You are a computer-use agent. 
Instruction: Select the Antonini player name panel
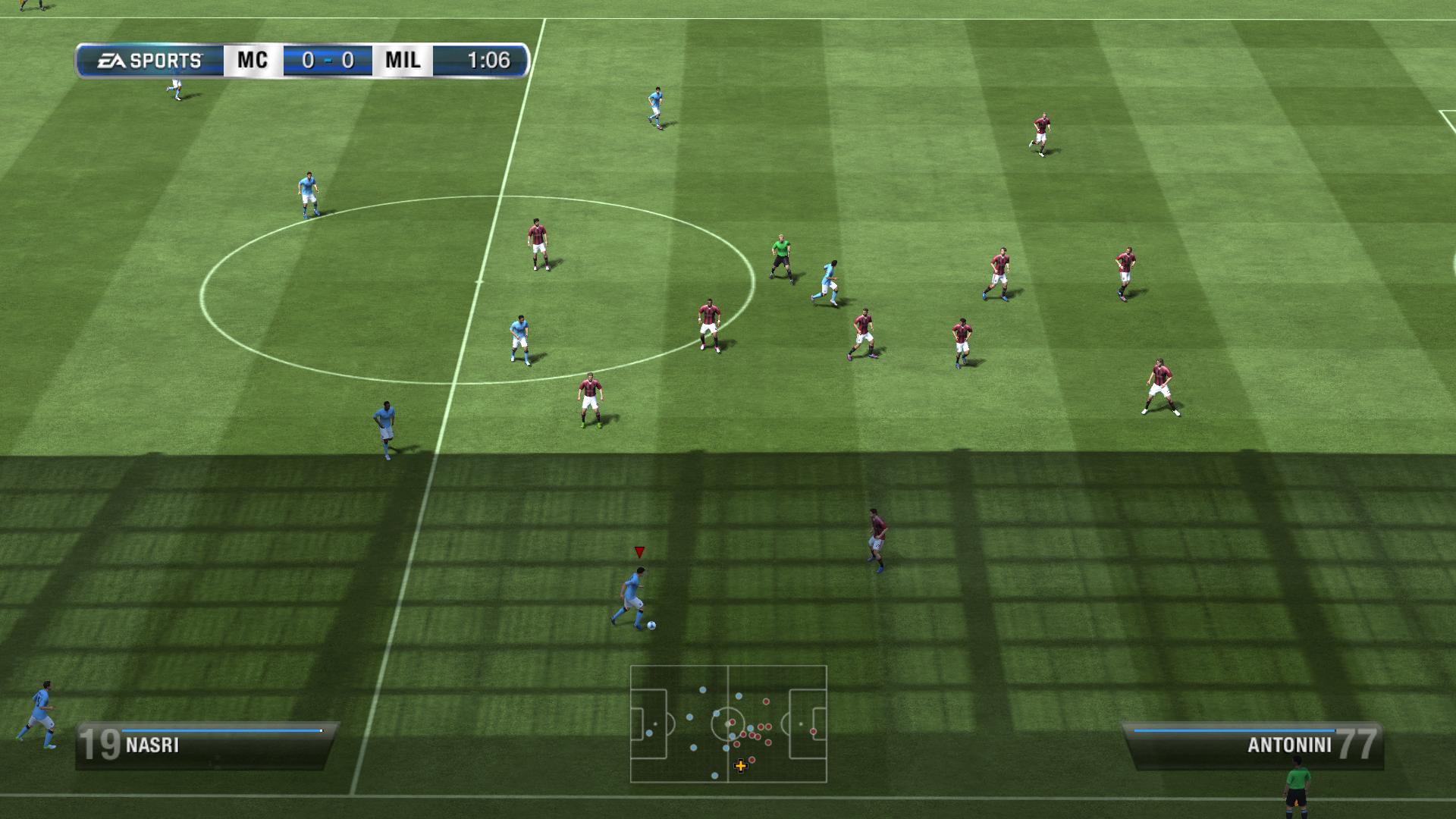(1253, 745)
